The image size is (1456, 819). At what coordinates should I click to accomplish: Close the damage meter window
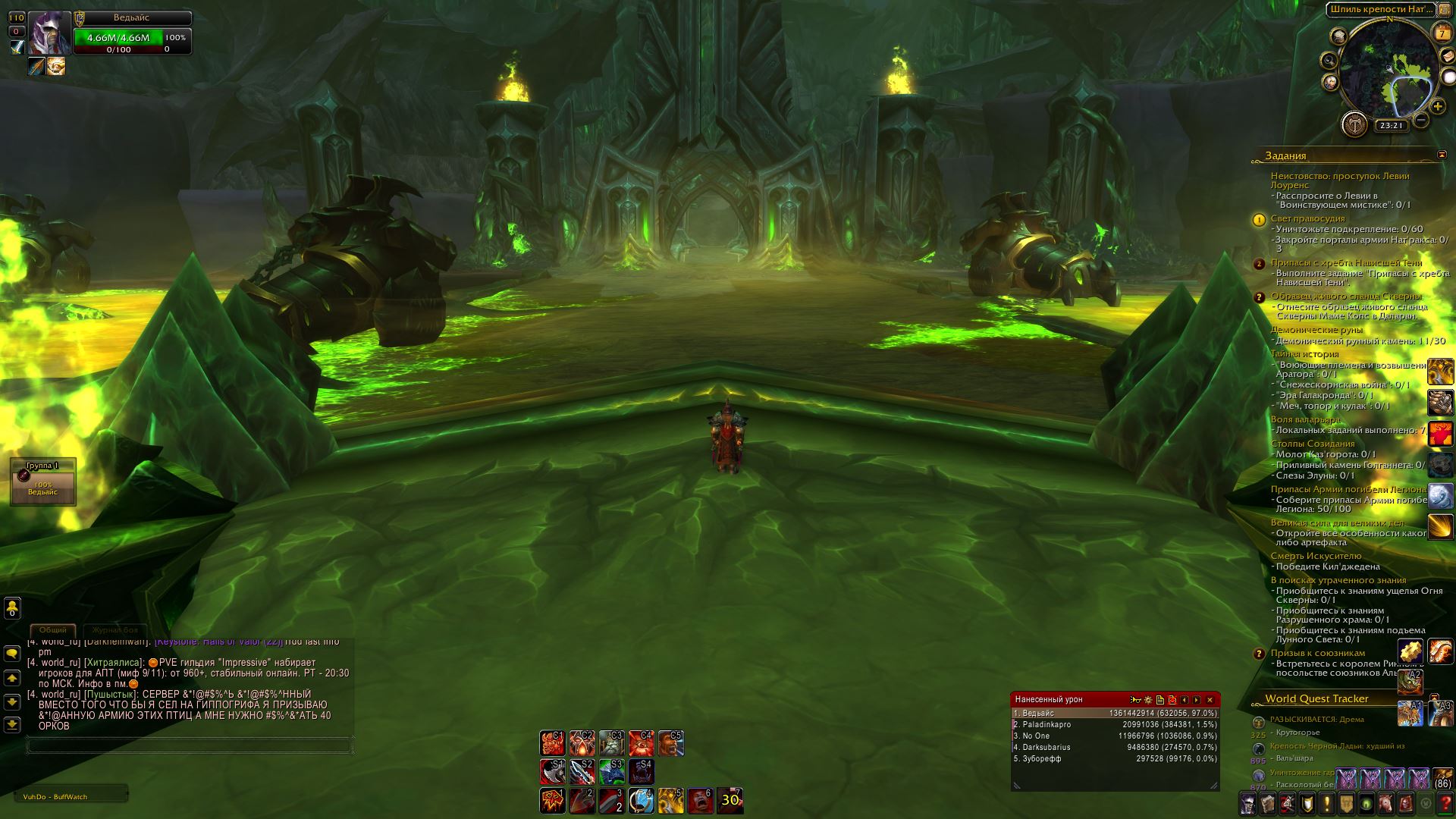coord(1210,700)
